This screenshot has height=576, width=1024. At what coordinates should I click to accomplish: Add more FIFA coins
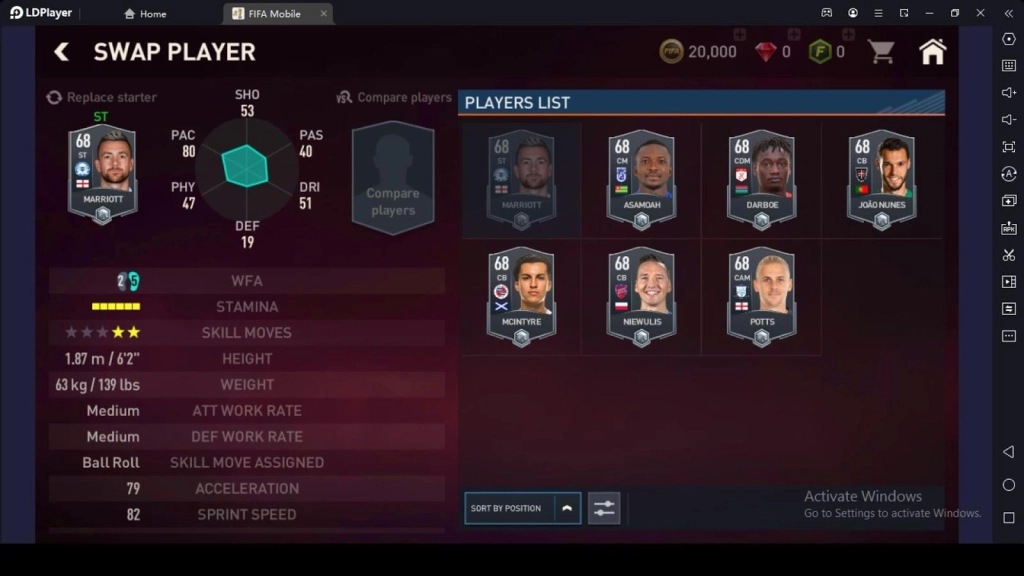click(x=740, y=35)
